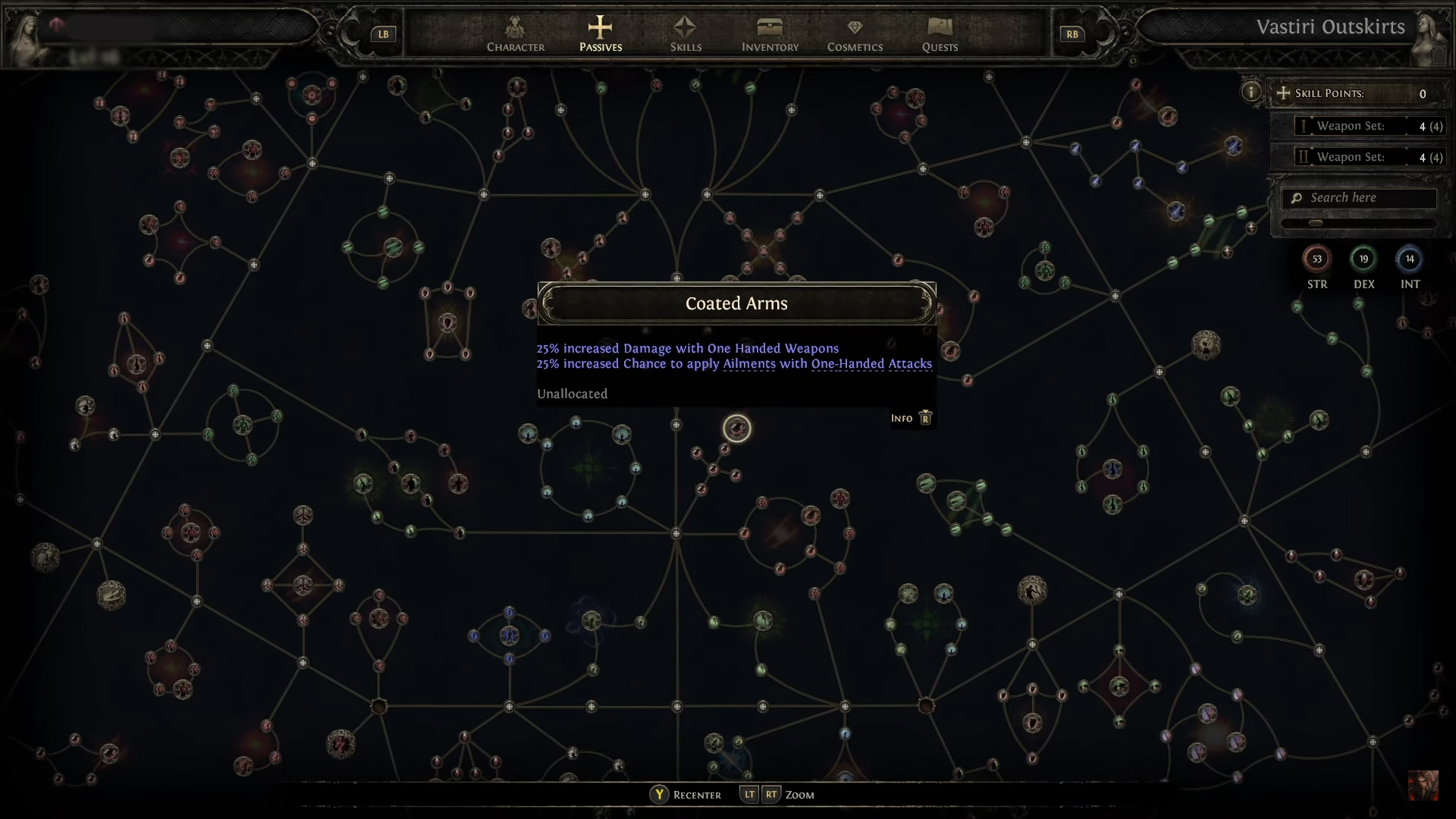Show the Cosmetics tab
The width and height of the screenshot is (1456, 819).
855,35
